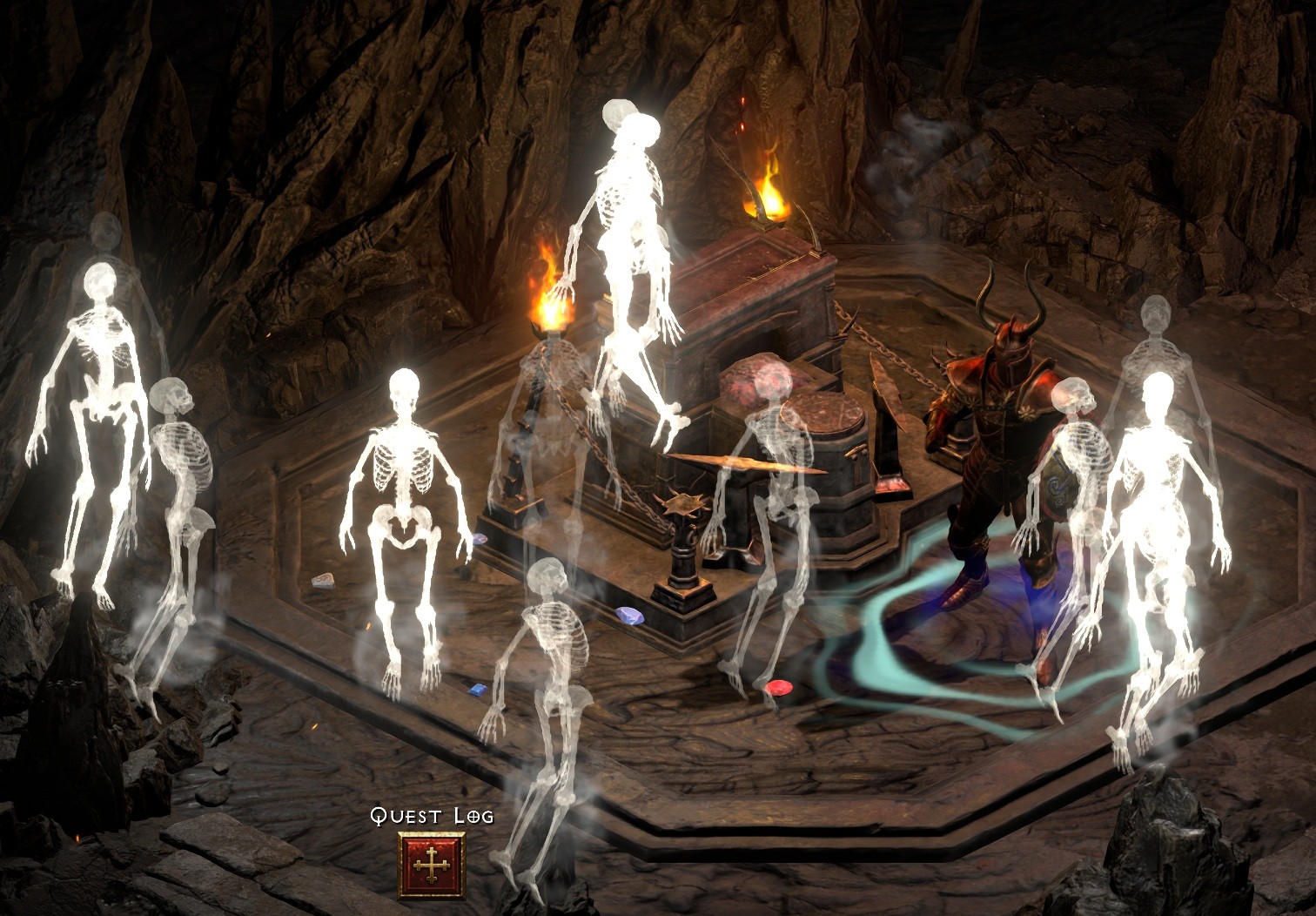Pick up the blue gem on the floor at bottom left

point(478,690)
